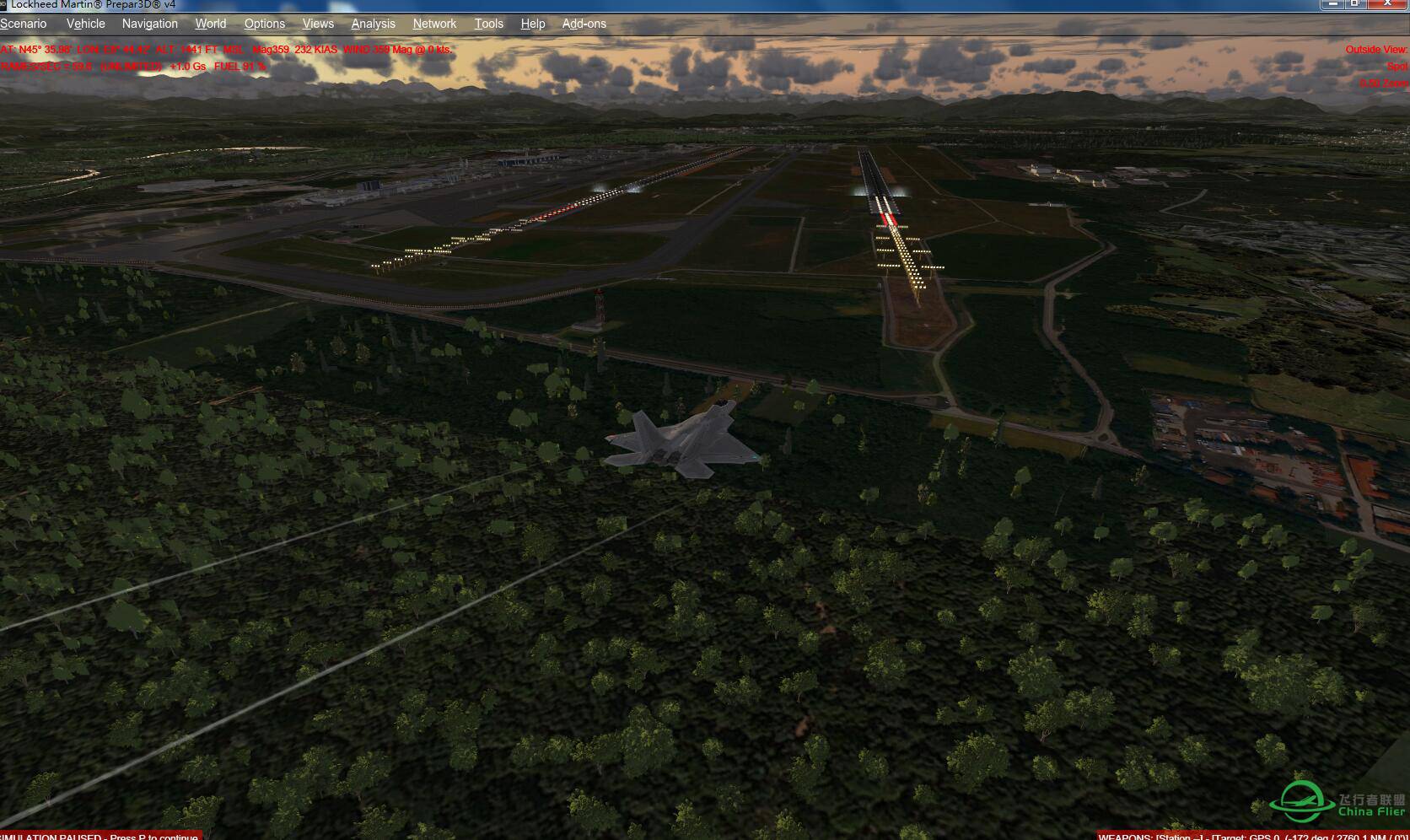Open the Navigation menu
The width and height of the screenshot is (1410, 840).
[x=149, y=24]
